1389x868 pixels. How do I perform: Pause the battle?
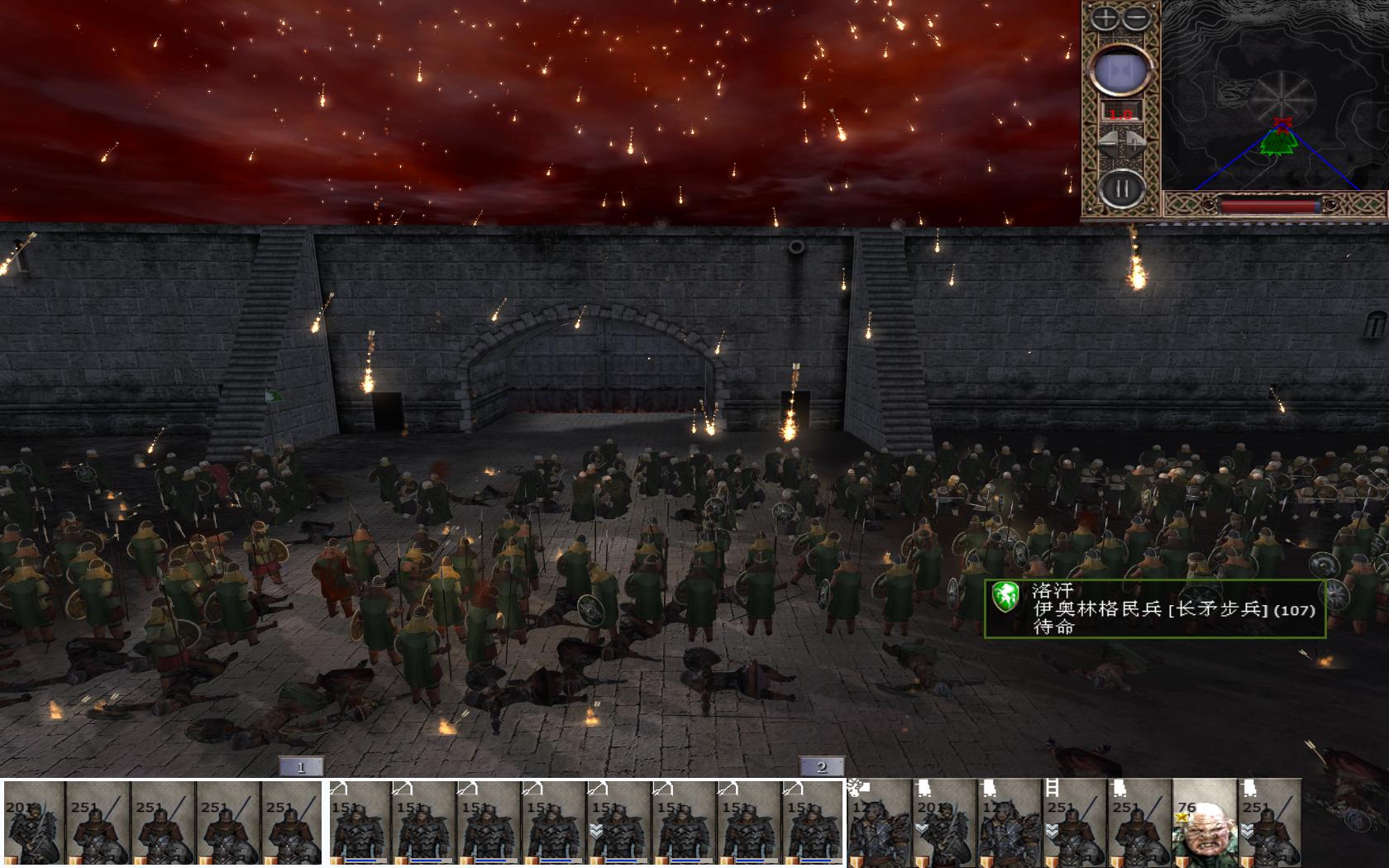click(x=1121, y=188)
